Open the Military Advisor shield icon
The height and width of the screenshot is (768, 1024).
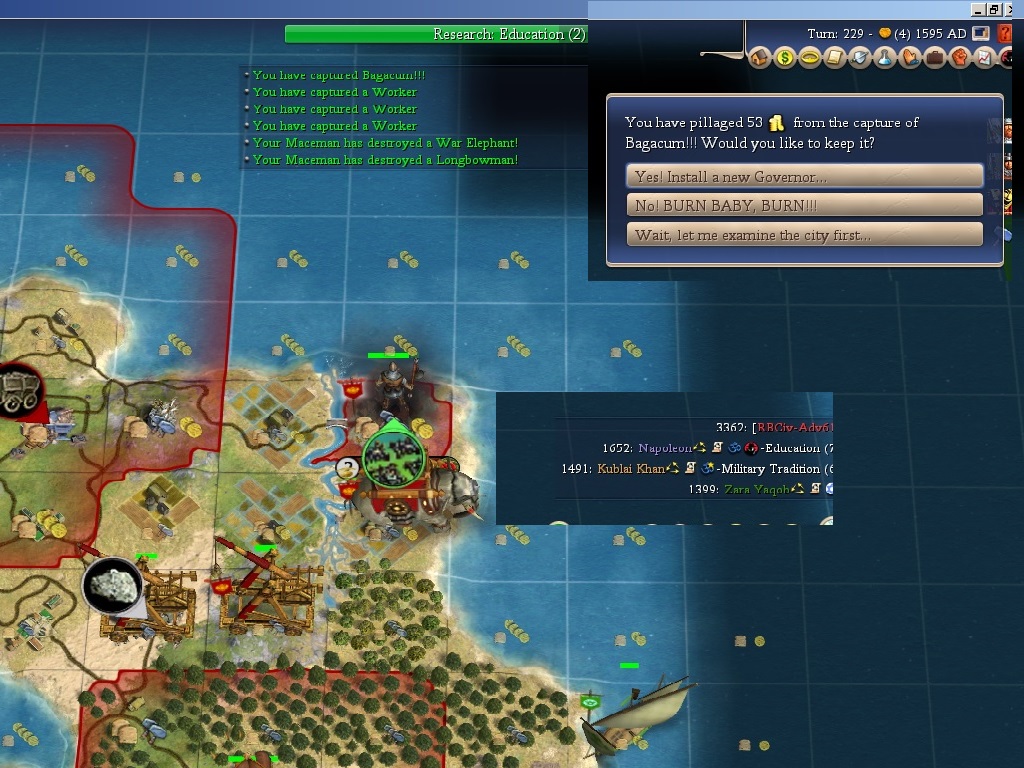tap(860, 58)
